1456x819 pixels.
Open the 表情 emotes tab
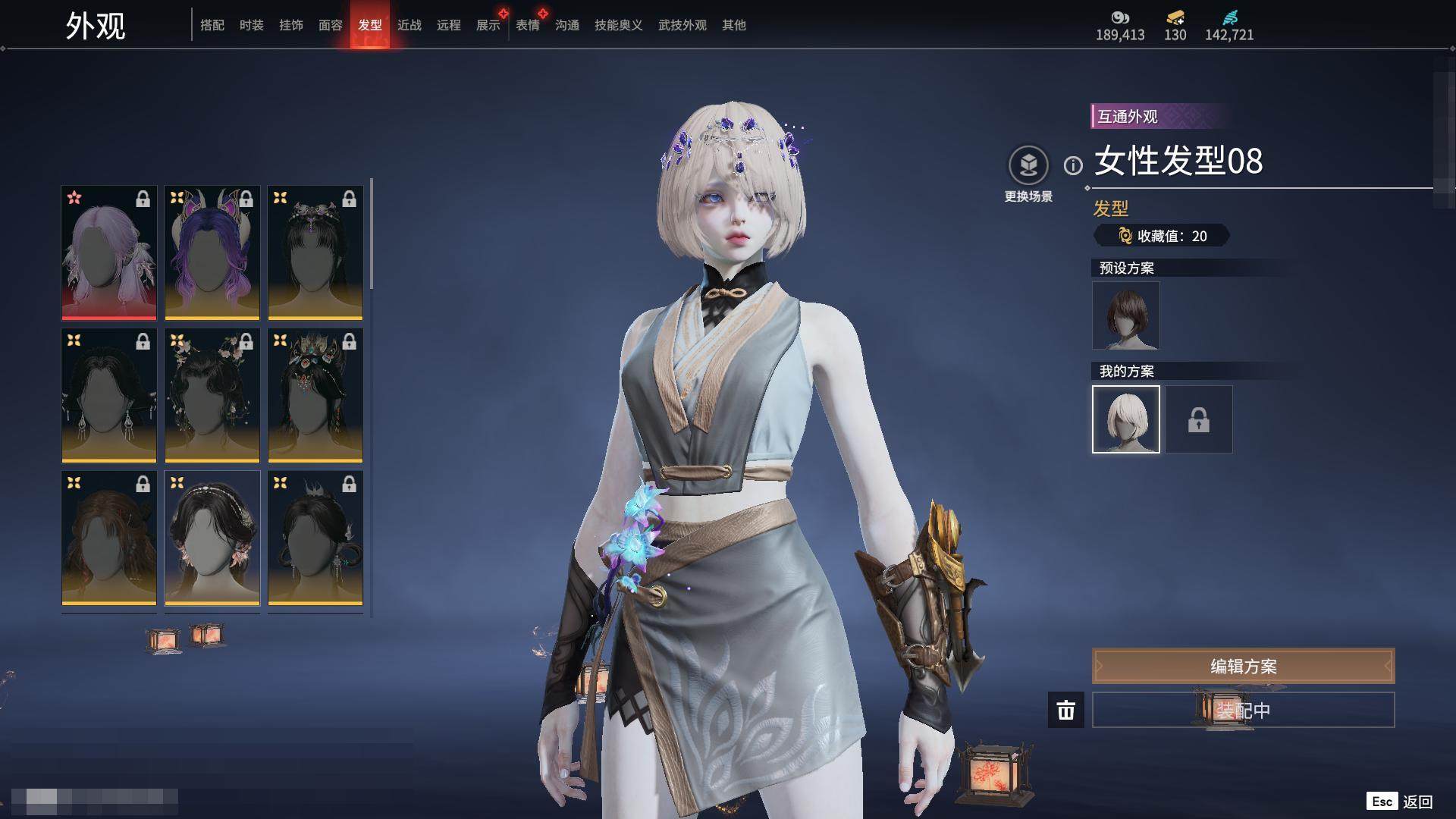coord(528,25)
